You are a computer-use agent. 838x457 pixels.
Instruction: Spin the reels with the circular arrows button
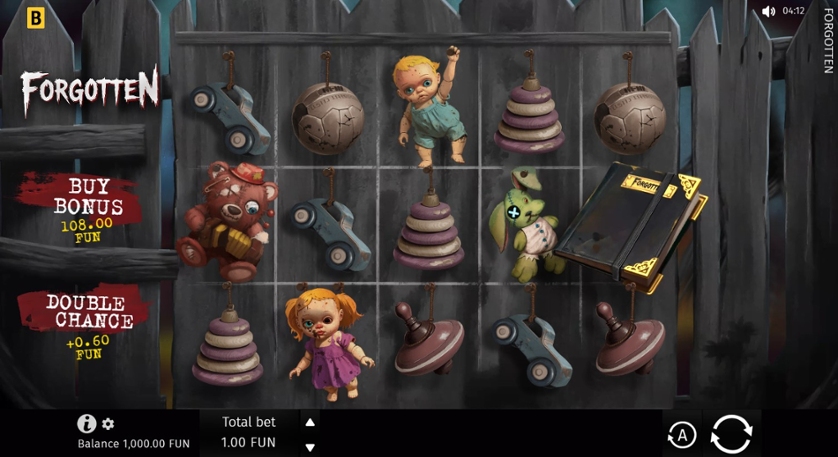point(731,434)
